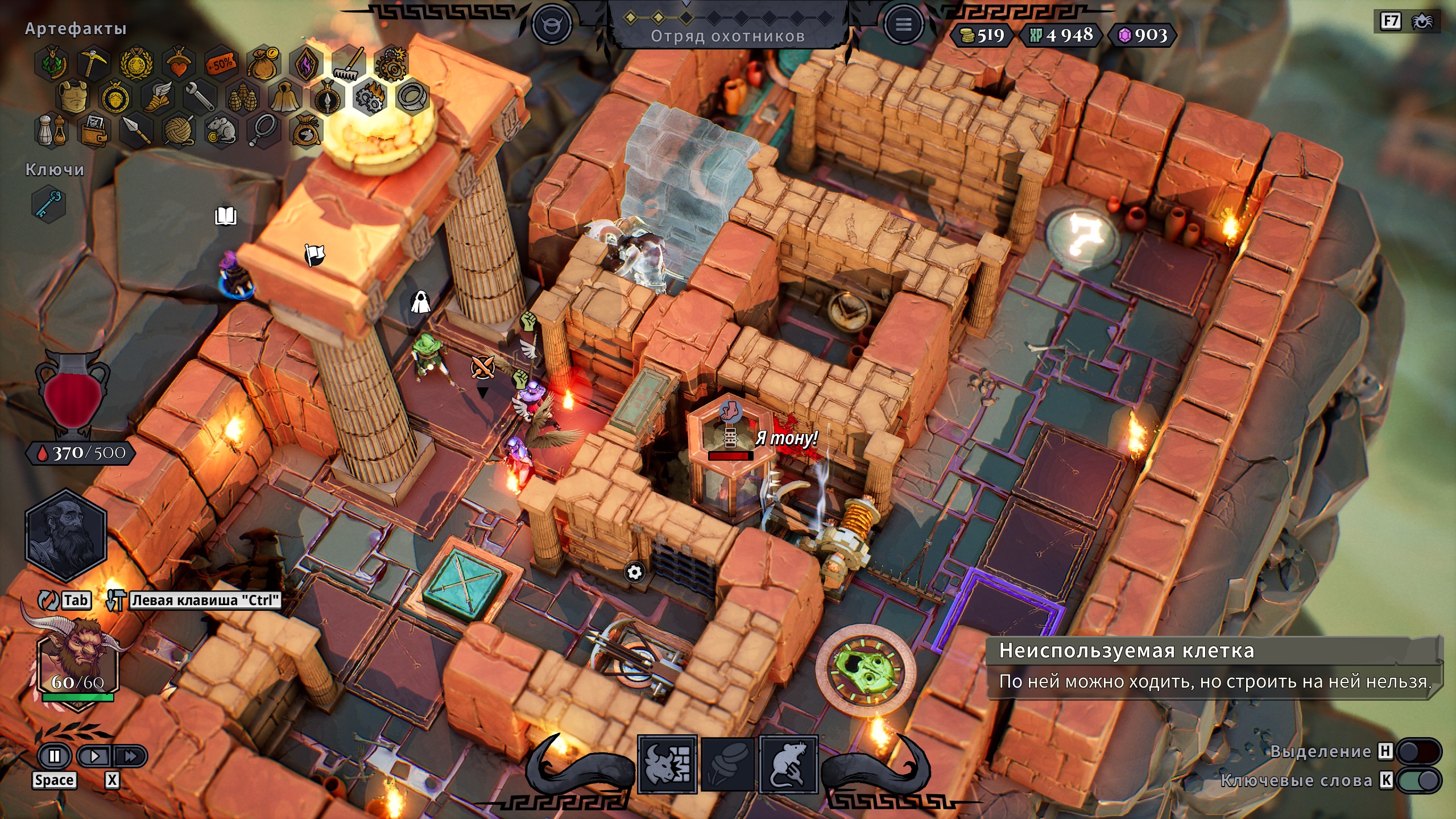1456x819 pixels.
Task: Pause the game with the pause button
Action: click(x=55, y=756)
